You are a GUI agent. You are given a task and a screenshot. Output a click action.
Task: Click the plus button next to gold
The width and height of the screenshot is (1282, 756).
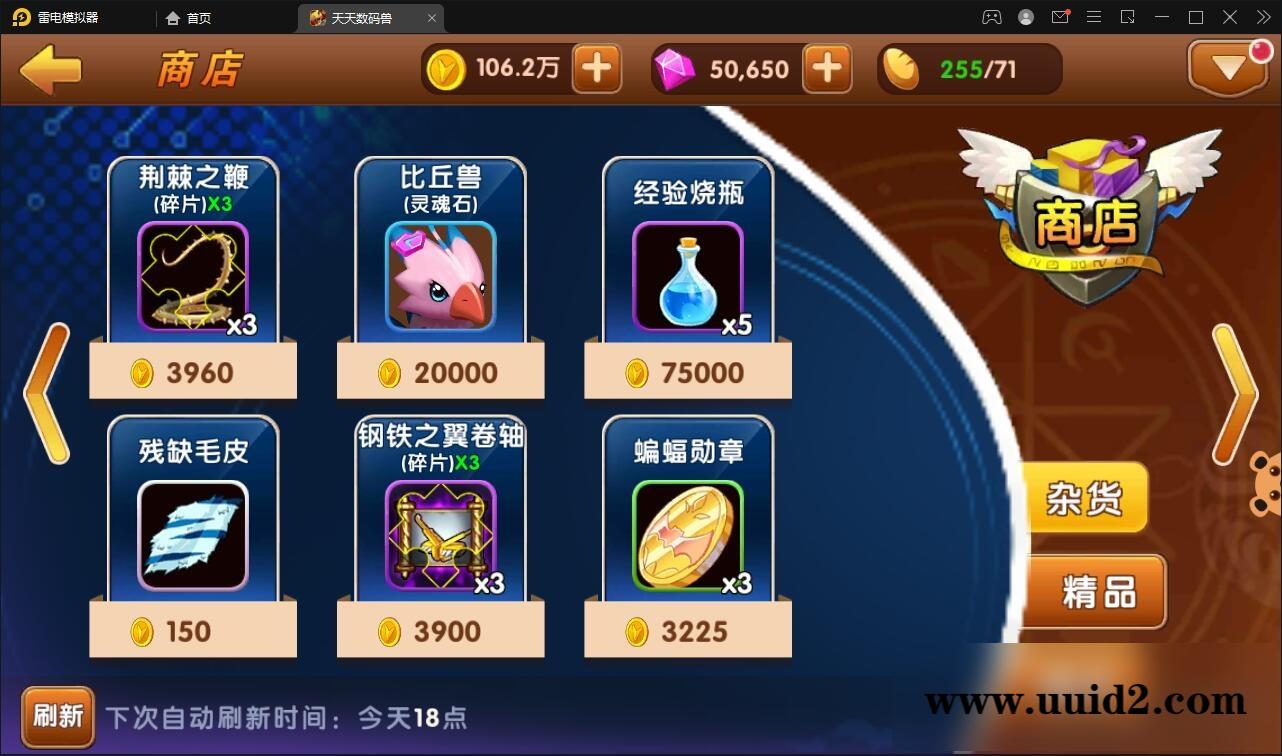[x=597, y=68]
